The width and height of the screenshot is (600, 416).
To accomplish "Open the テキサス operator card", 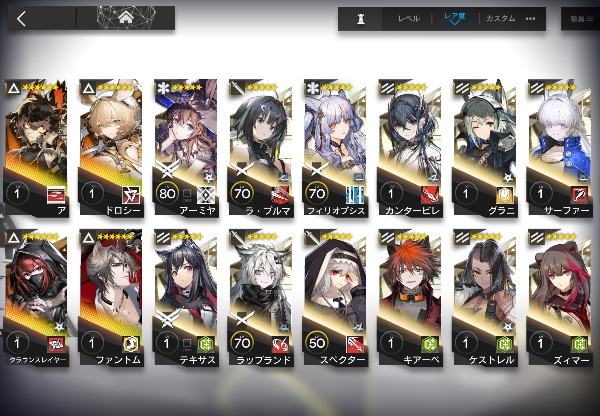I will (188, 300).
